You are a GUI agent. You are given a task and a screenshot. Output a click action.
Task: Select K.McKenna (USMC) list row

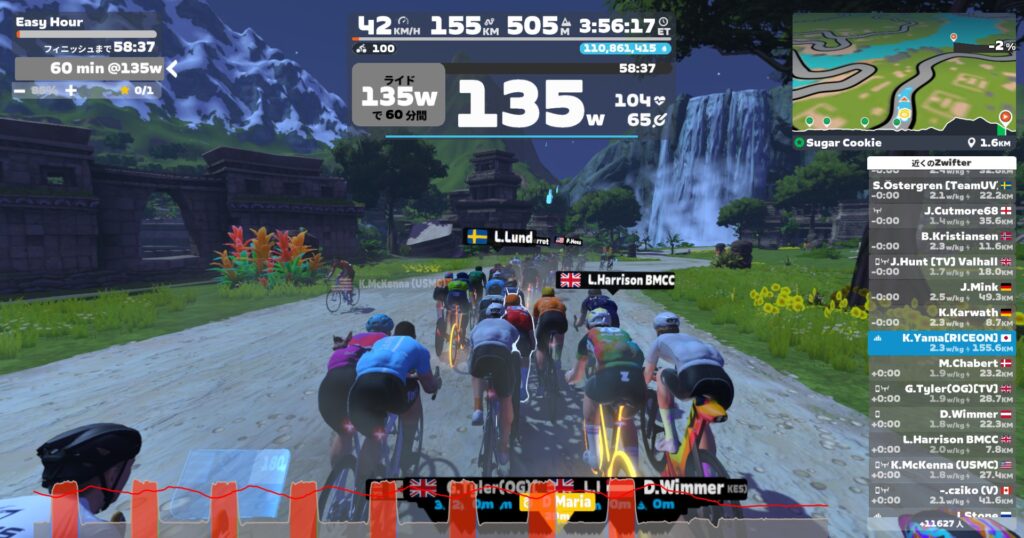(x=940, y=469)
